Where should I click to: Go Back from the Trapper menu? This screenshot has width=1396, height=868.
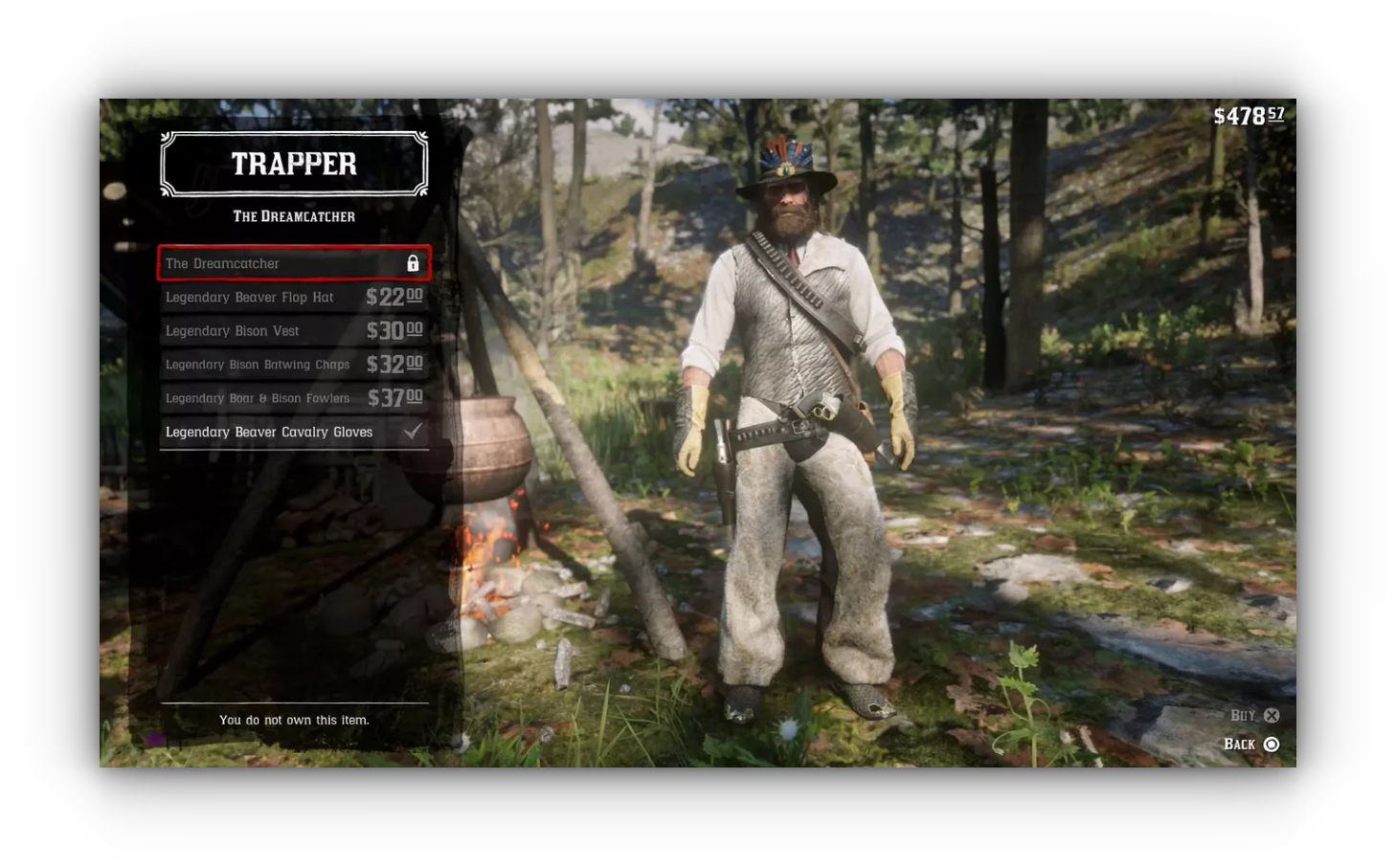point(1251,745)
